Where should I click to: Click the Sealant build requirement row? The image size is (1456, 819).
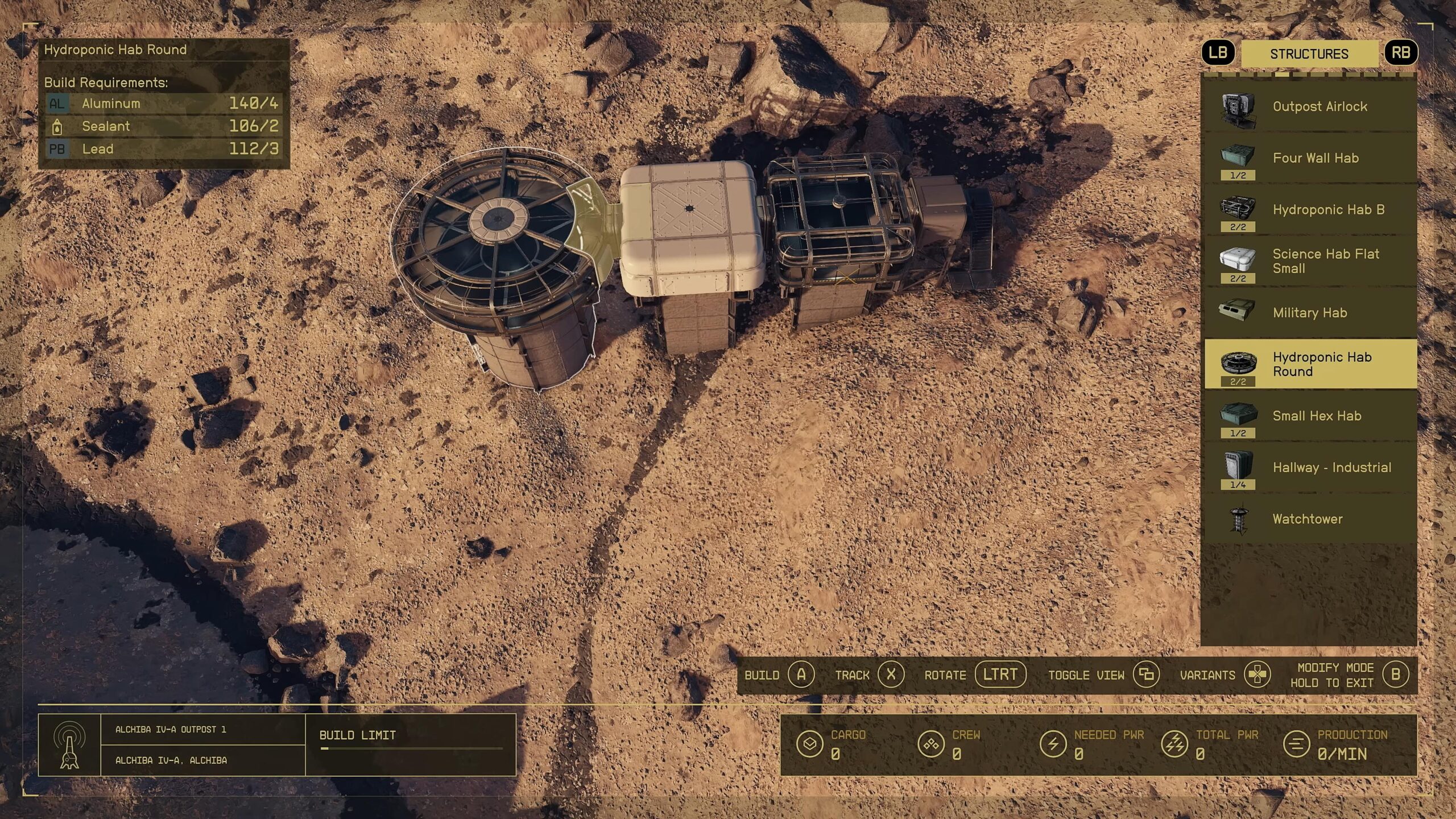[163, 126]
